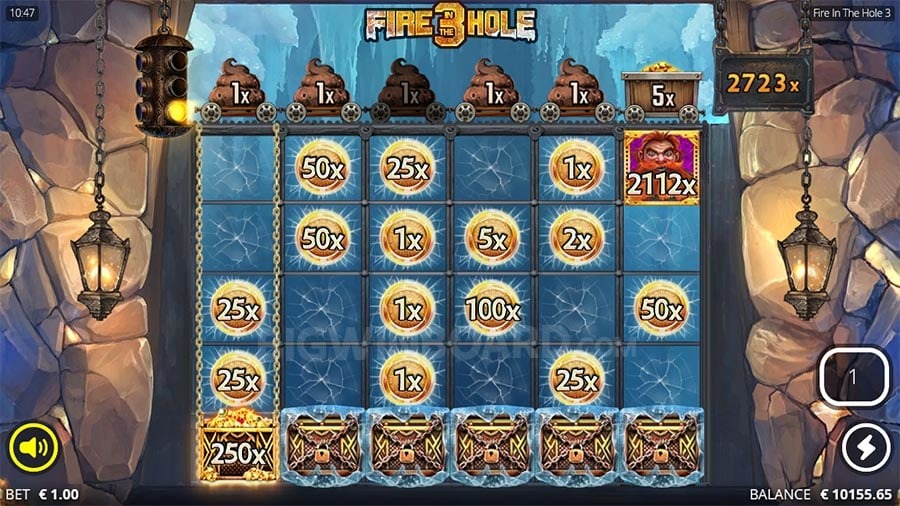Click the spin button showing 1
The width and height of the screenshot is (900, 506).
point(853,379)
